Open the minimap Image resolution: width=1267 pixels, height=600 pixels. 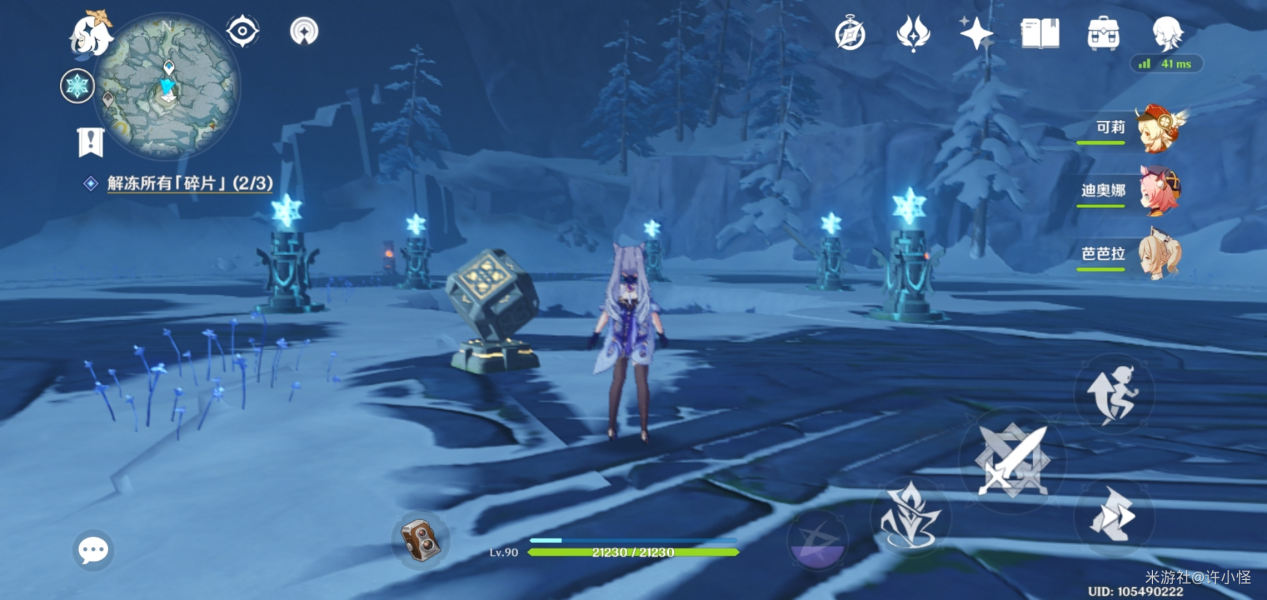click(167, 85)
